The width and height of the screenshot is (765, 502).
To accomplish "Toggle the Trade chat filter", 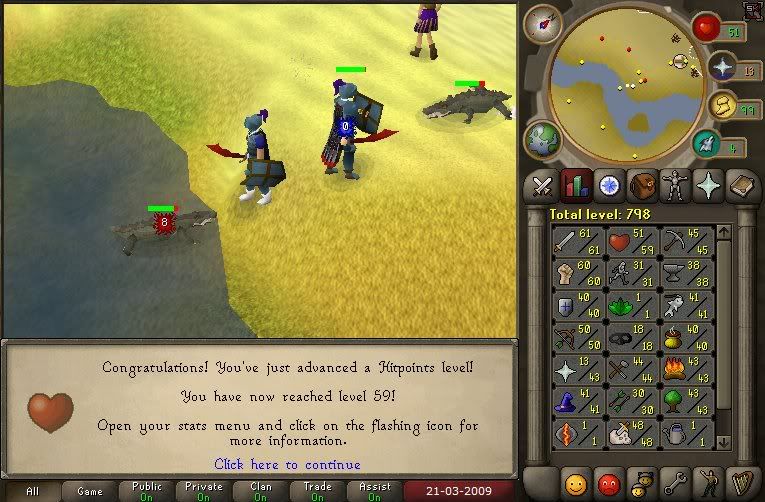I will [x=318, y=492].
